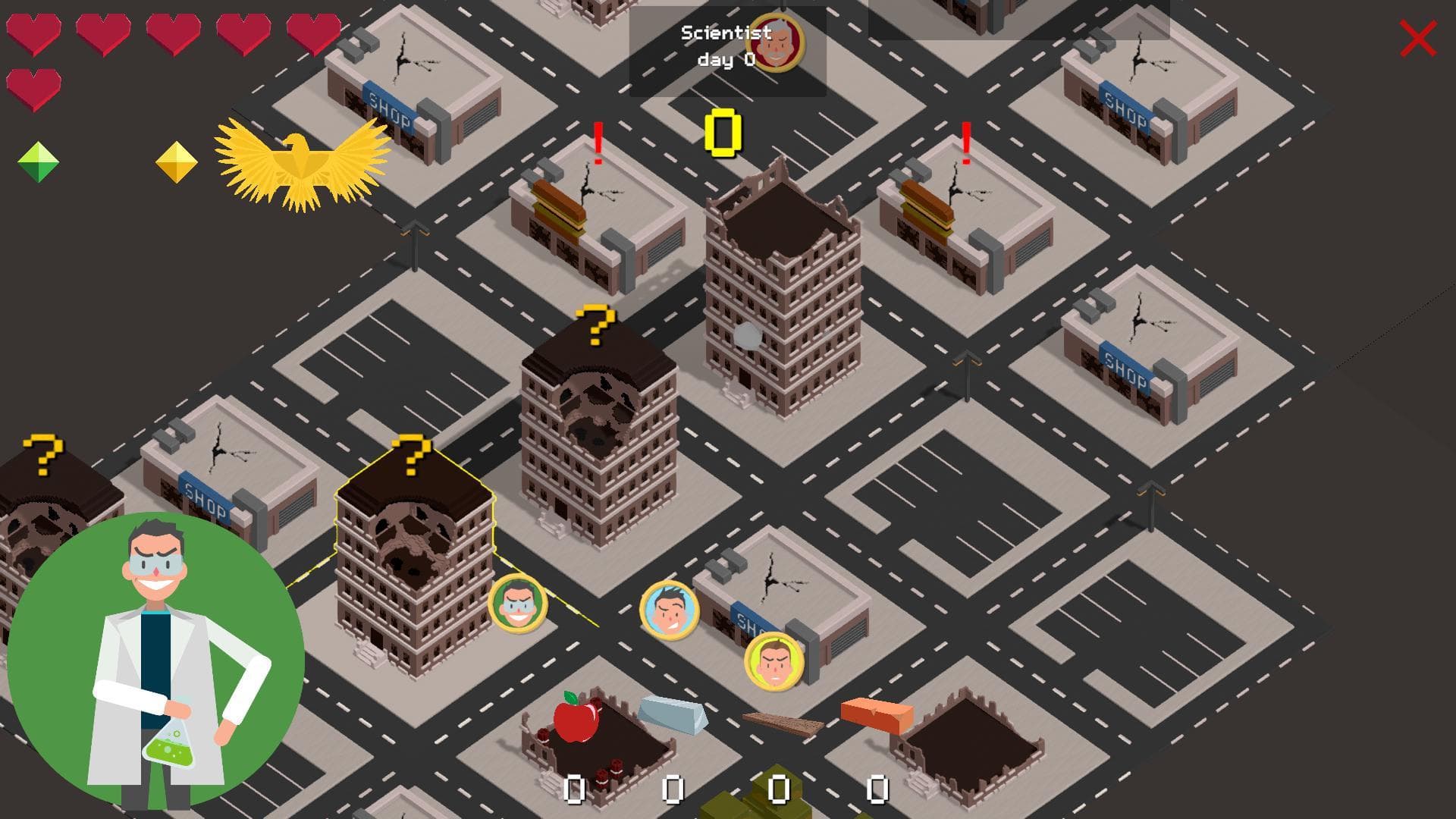Select the green gem icon
Viewport: 1456px width, 819px height.
(x=38, y=162)
